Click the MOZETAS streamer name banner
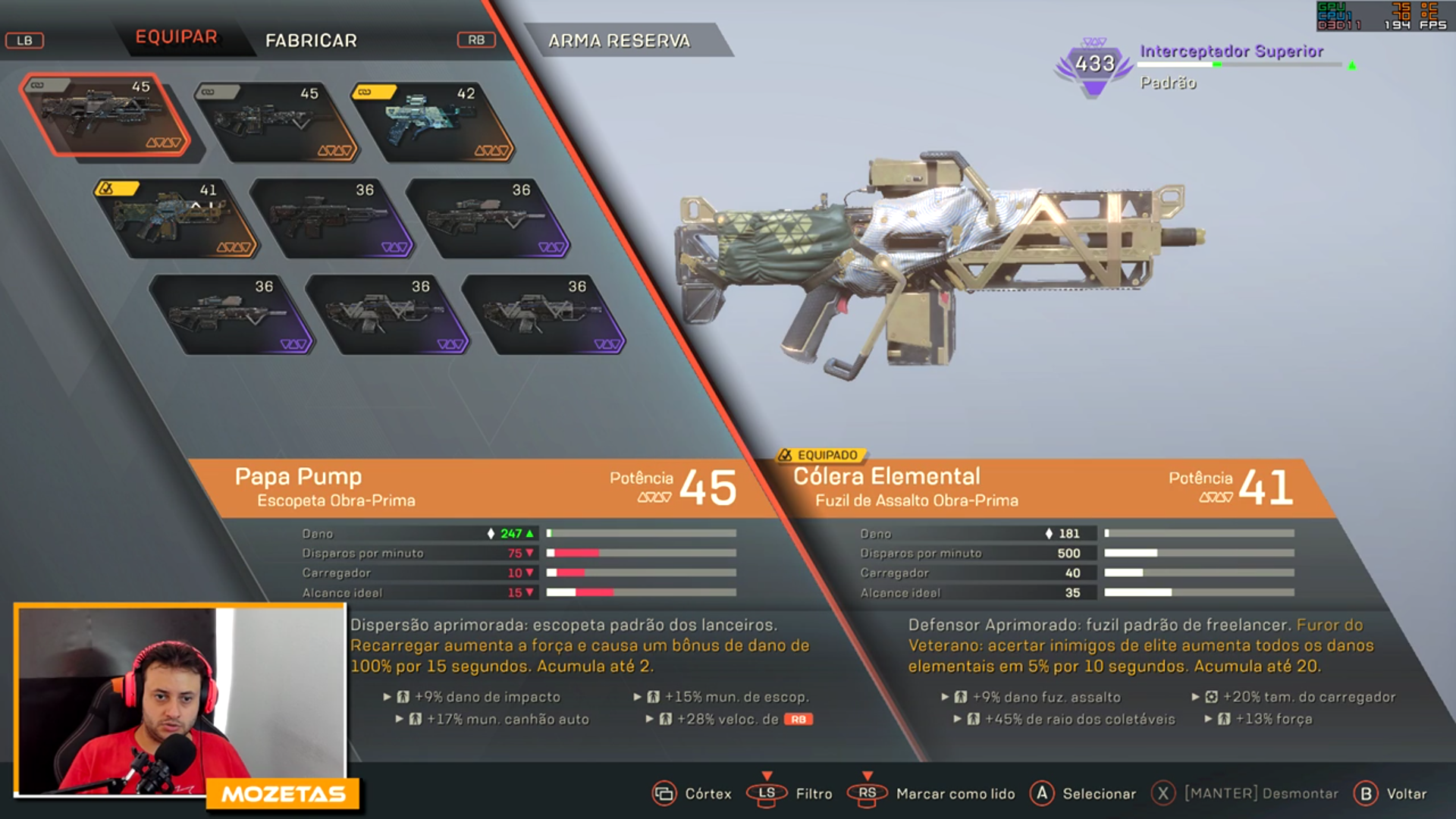Image resolution: width=1456 pixels, height=819 pixels. click(x=283, y=794)
